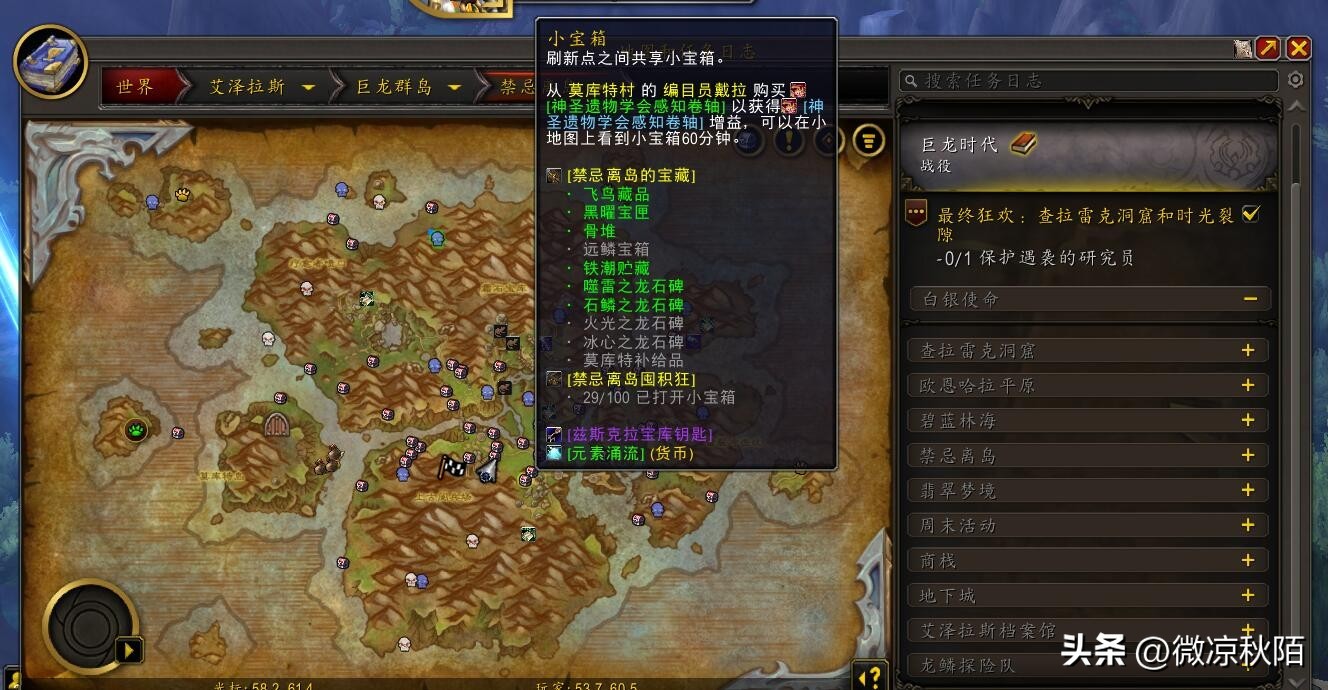
Task: Open the 艾泽拉斯 dropdown arrow
Action: [308, 88]
